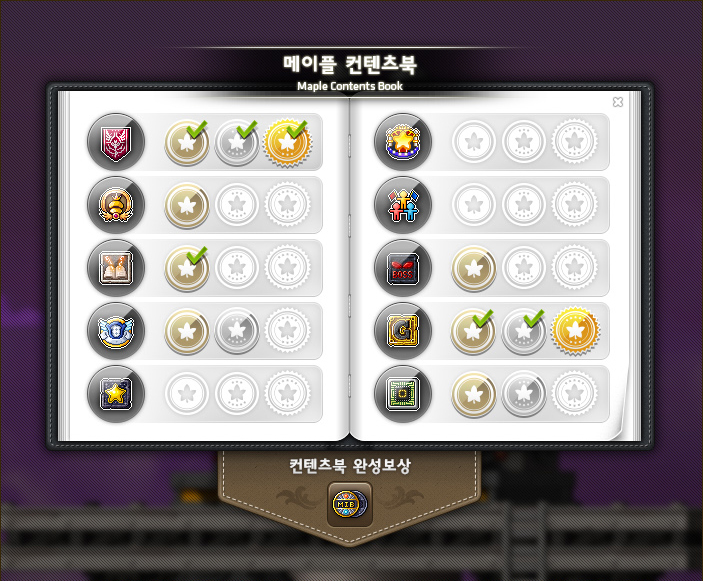
Task: Choose the blue winged badge category
Action: point(115,331)
